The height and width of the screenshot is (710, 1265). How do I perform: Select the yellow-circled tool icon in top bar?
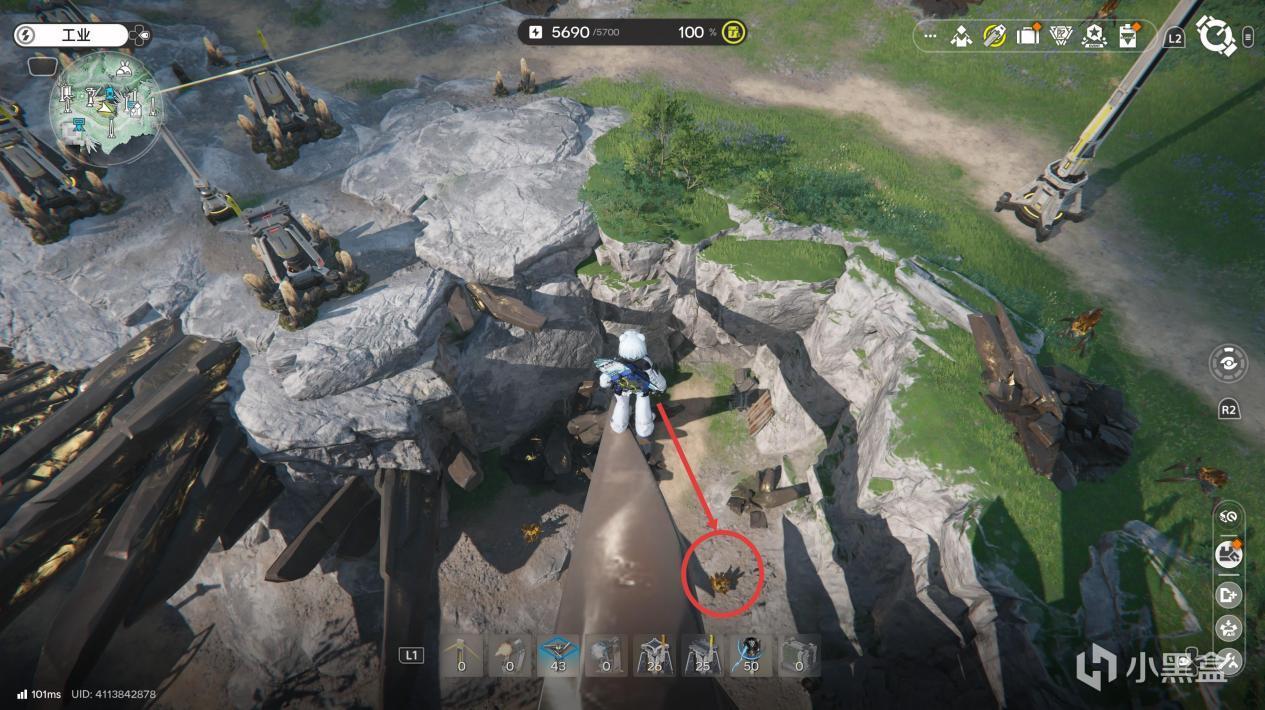(x=994, y=37)
